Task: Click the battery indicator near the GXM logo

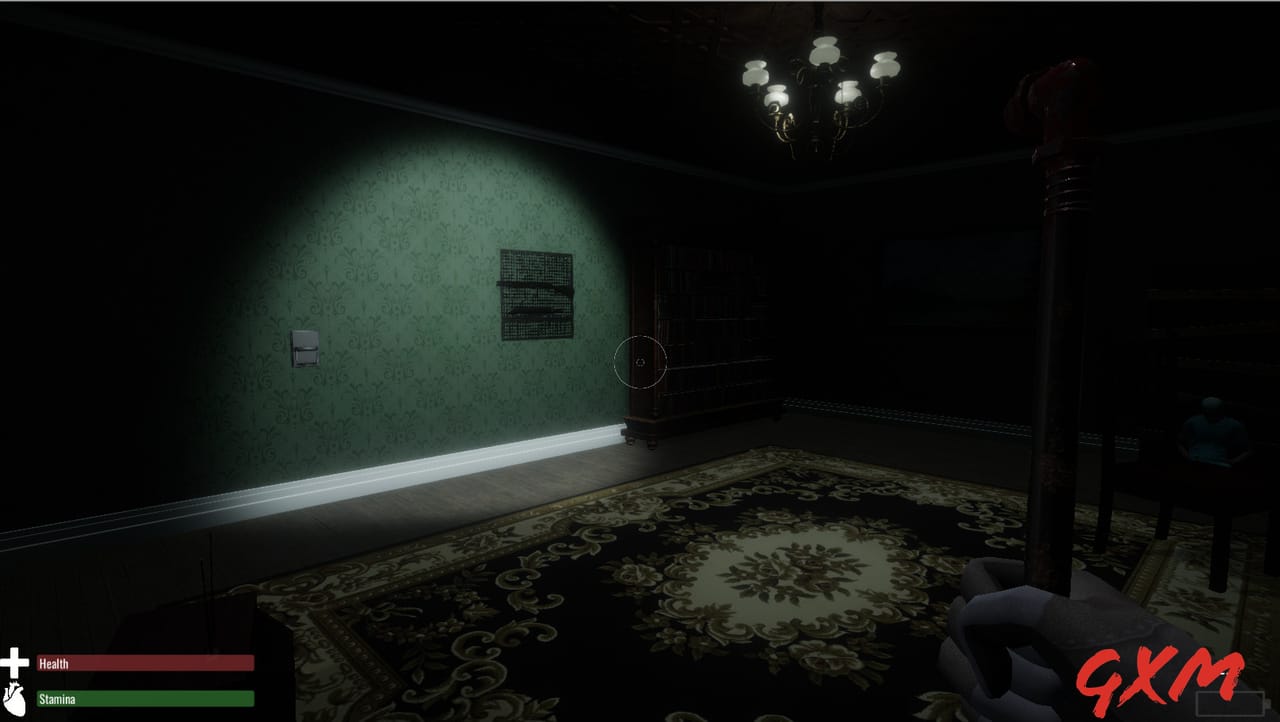Action: pyautogui.click(x=1230, y=704)
